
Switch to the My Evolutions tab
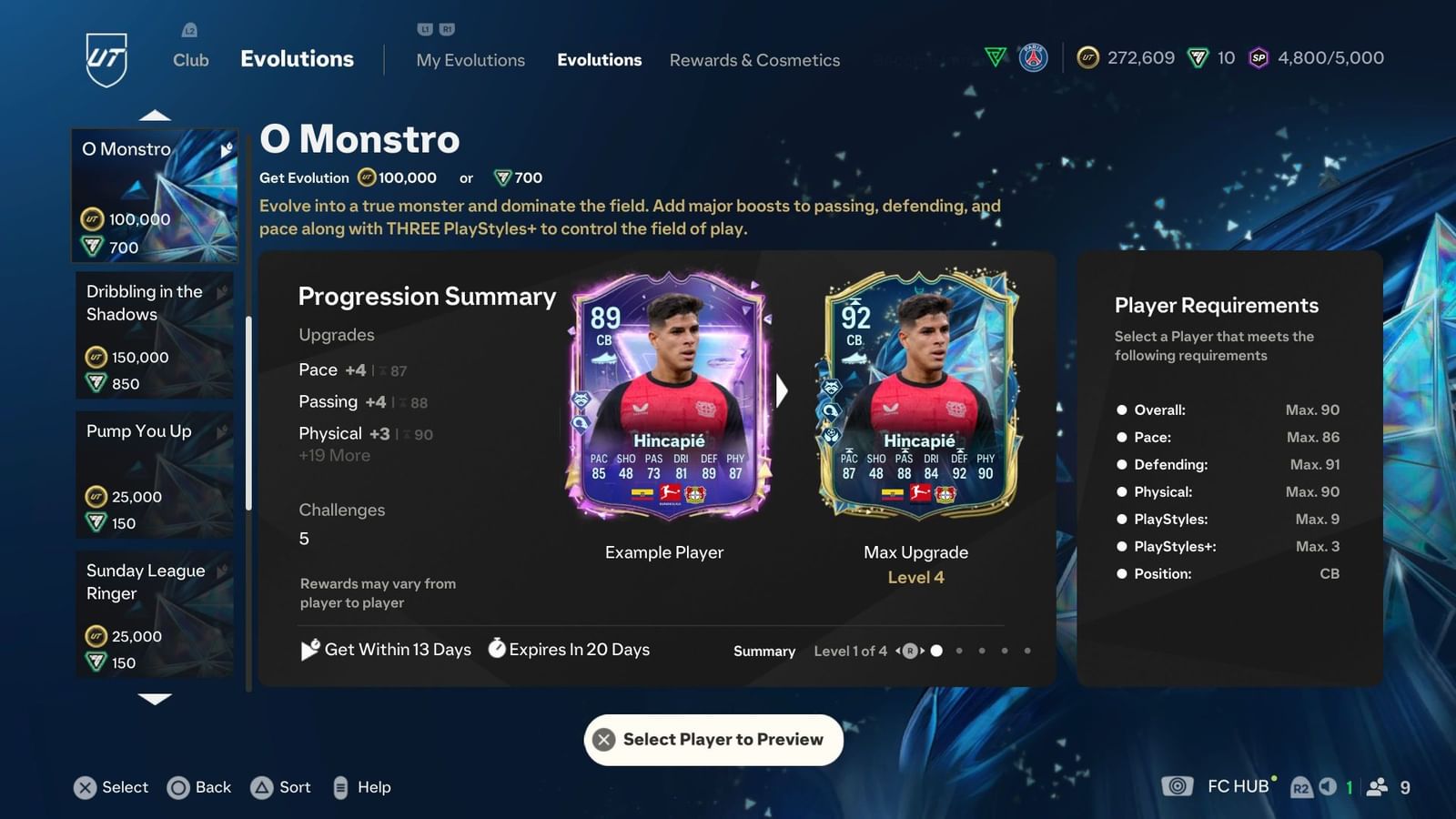pyautogui.click(x=470, y=60)
